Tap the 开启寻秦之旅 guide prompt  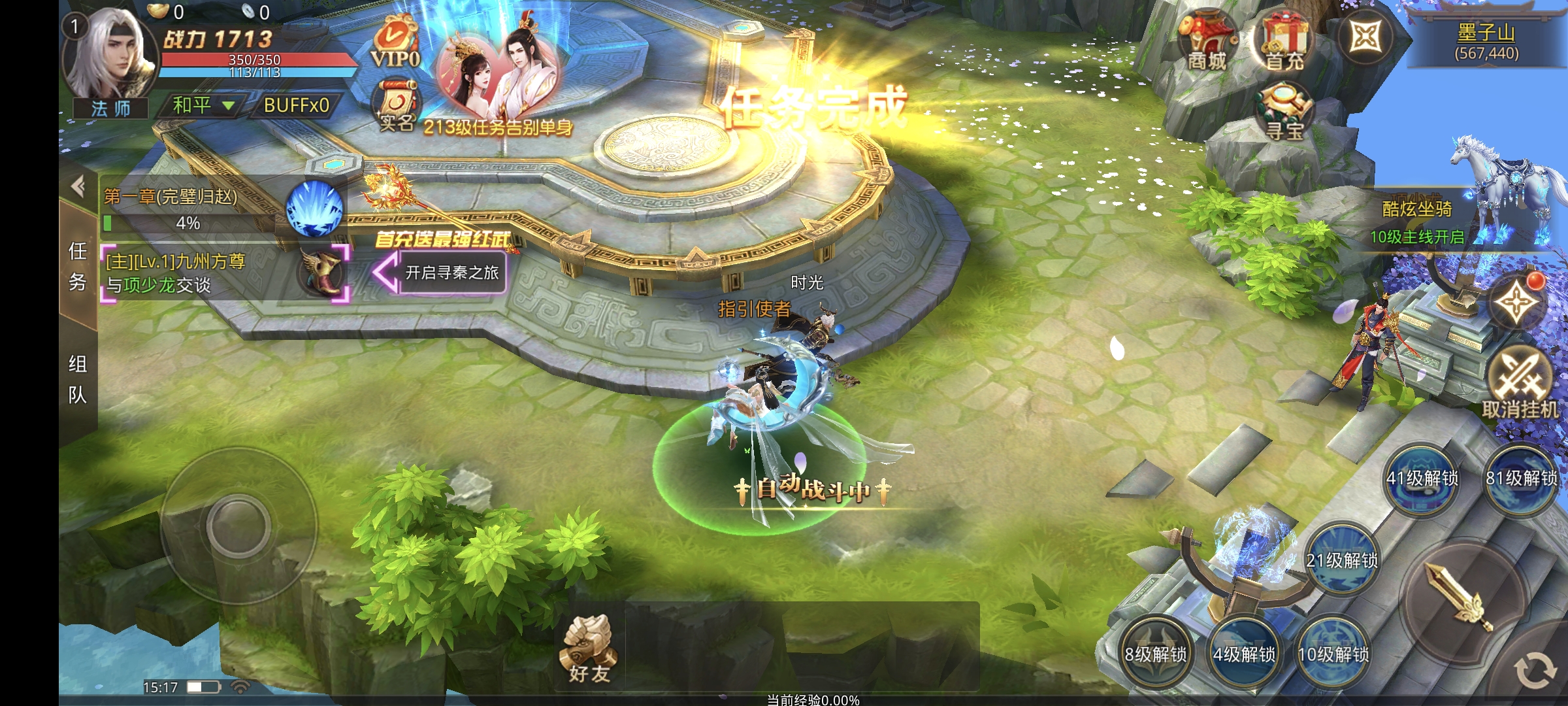click(451, 273)
